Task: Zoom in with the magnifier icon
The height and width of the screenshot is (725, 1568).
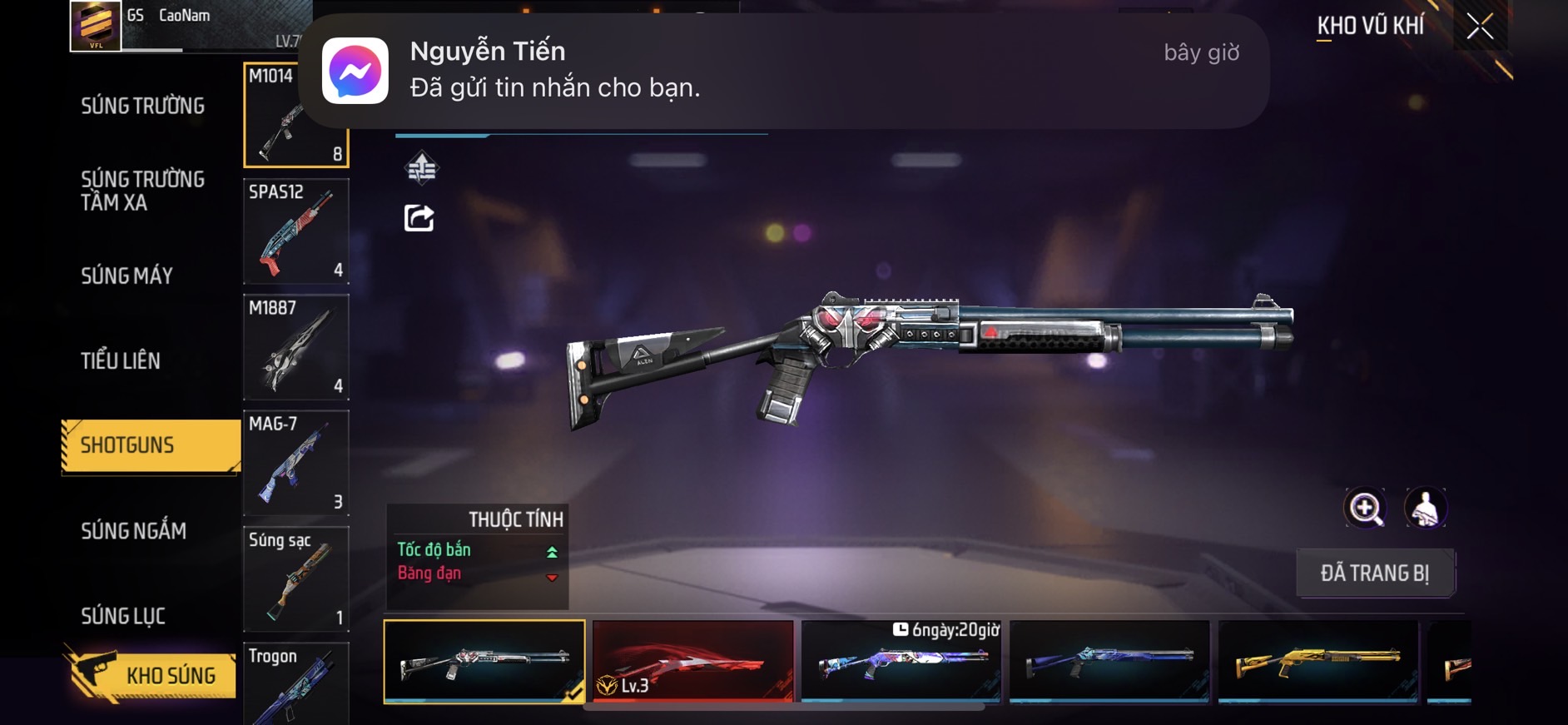Action: (1365, 508)
